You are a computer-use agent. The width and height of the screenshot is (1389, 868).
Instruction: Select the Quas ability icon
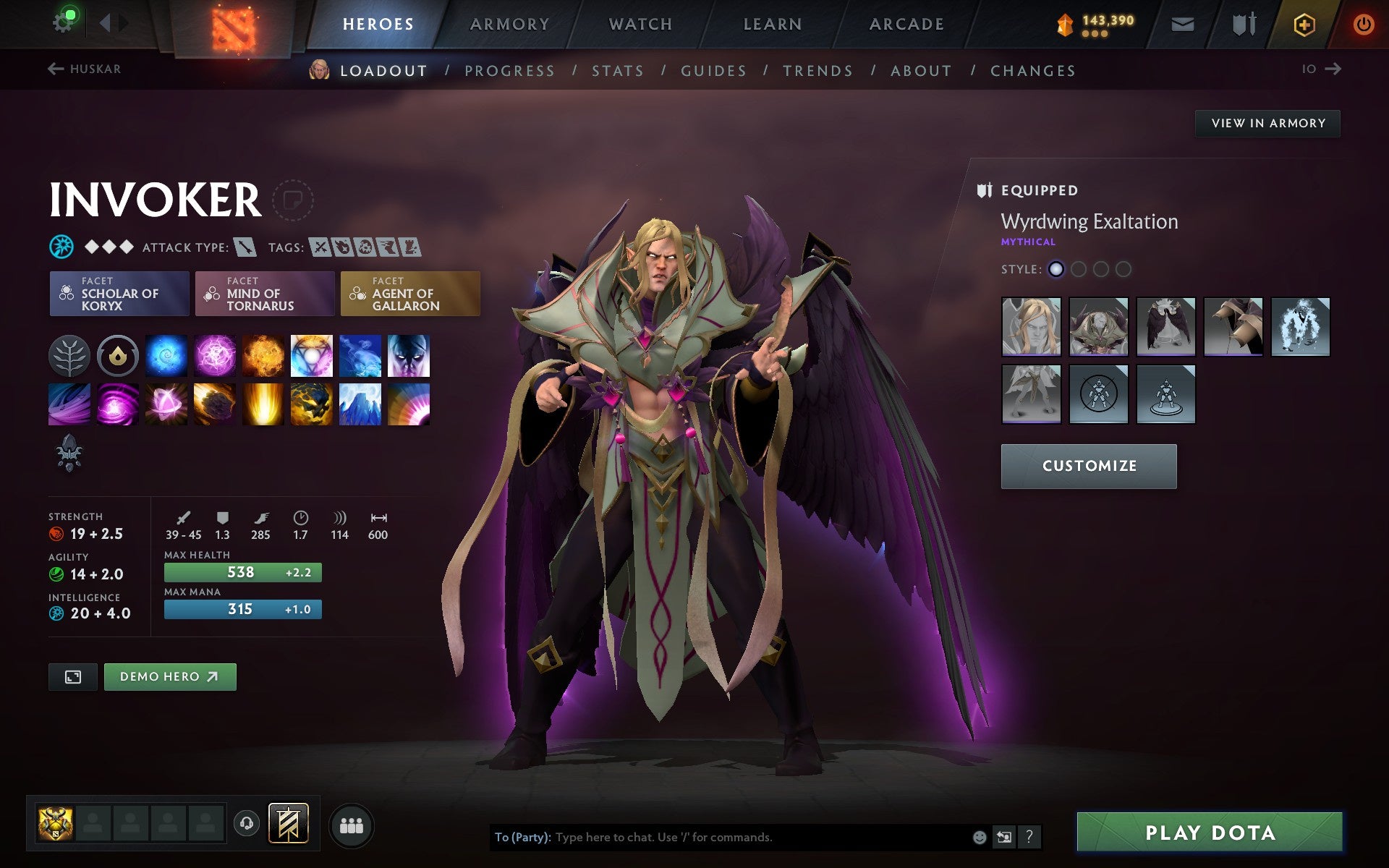[x=166, y=355]
